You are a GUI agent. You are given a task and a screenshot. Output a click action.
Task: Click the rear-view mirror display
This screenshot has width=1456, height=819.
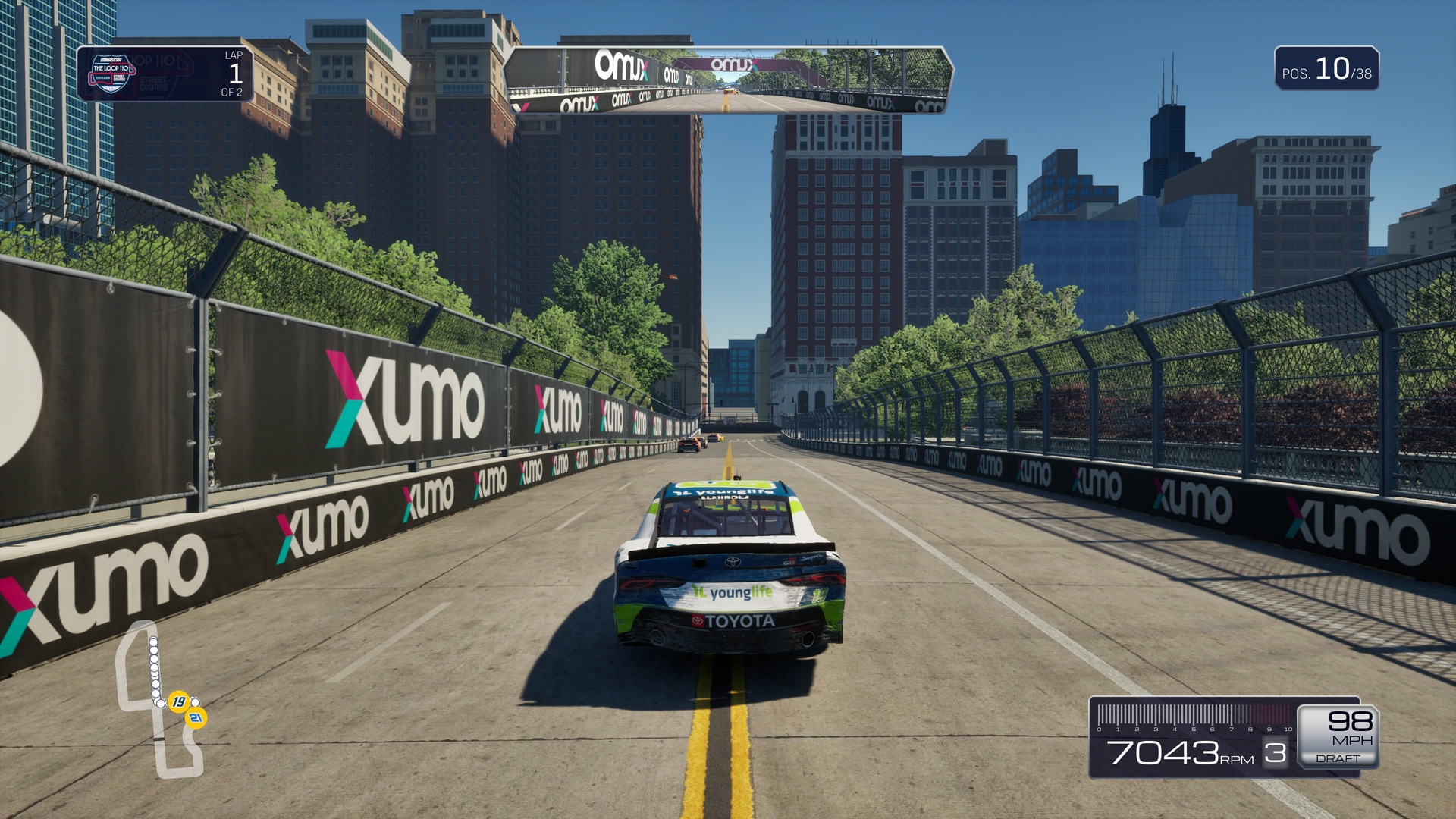[727, 80]
